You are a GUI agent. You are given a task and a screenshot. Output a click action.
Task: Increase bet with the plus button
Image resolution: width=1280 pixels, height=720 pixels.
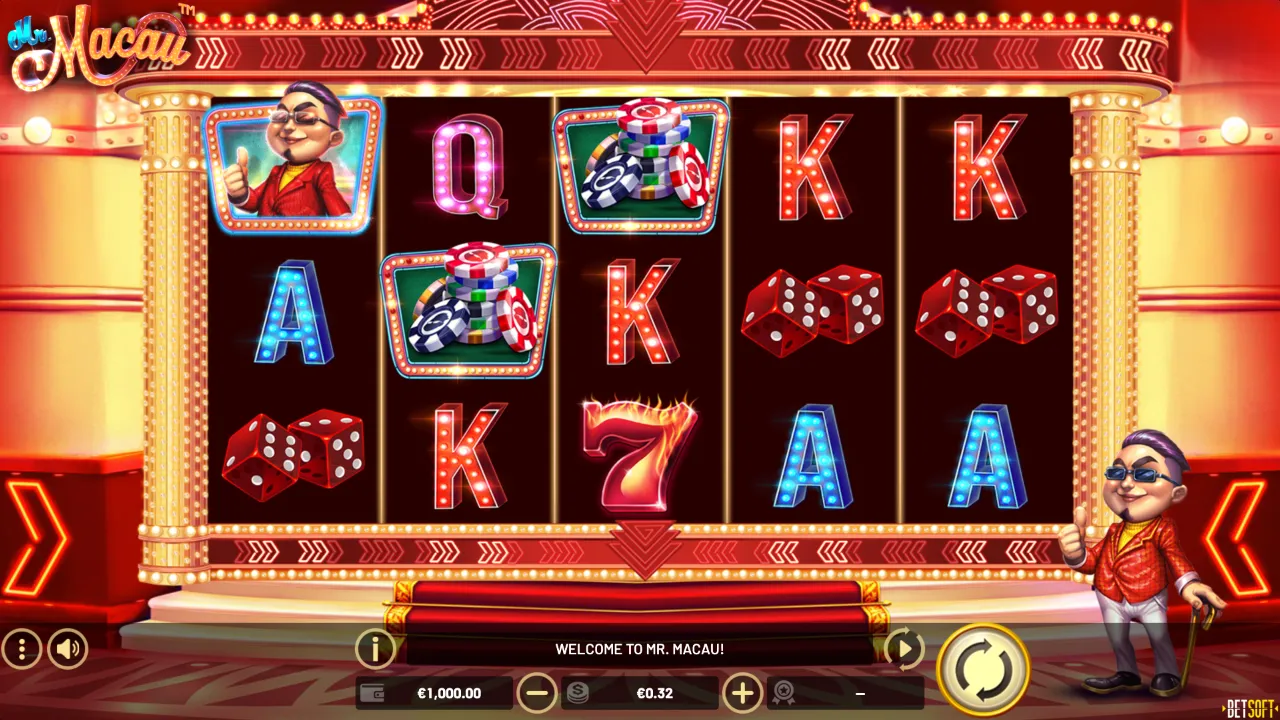tap(742, 692)
